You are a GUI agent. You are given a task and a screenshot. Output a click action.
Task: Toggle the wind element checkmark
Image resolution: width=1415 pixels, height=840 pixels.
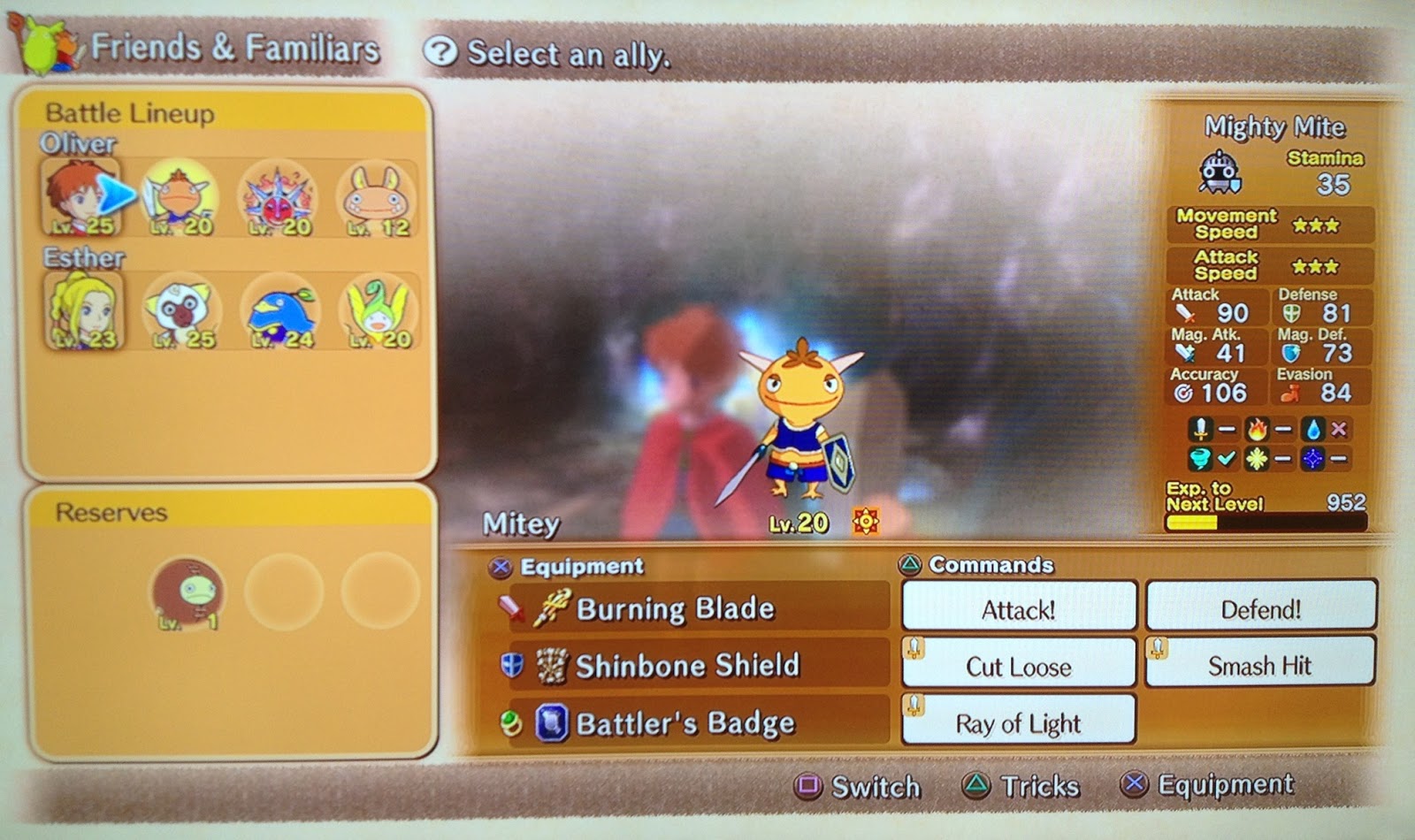(1228, 458)
